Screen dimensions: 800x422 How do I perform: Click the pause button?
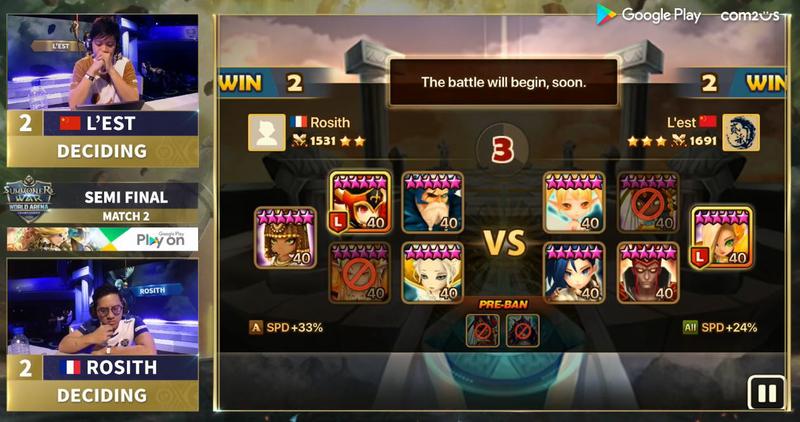point(767,393)
